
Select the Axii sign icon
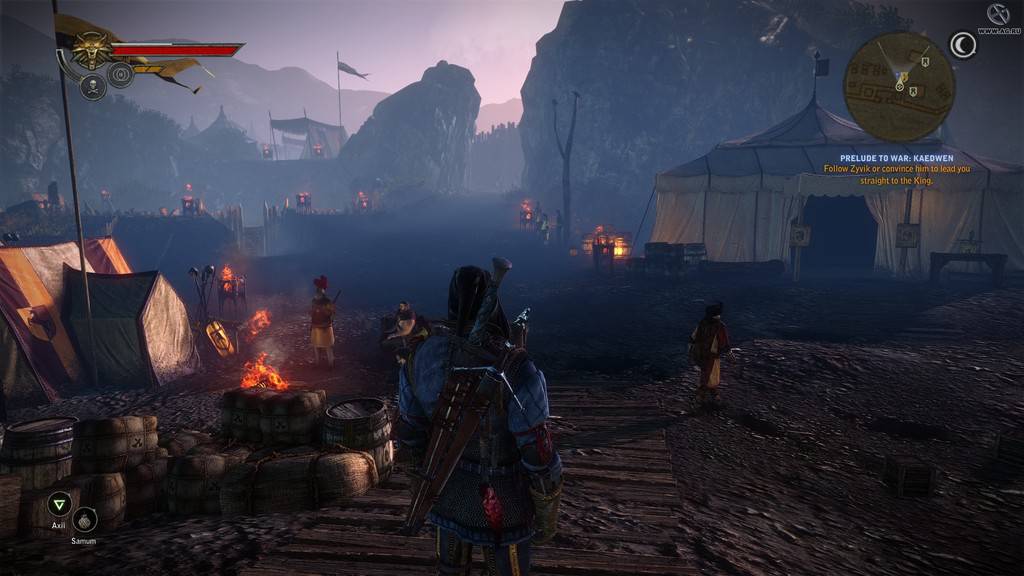pos(59,503)
